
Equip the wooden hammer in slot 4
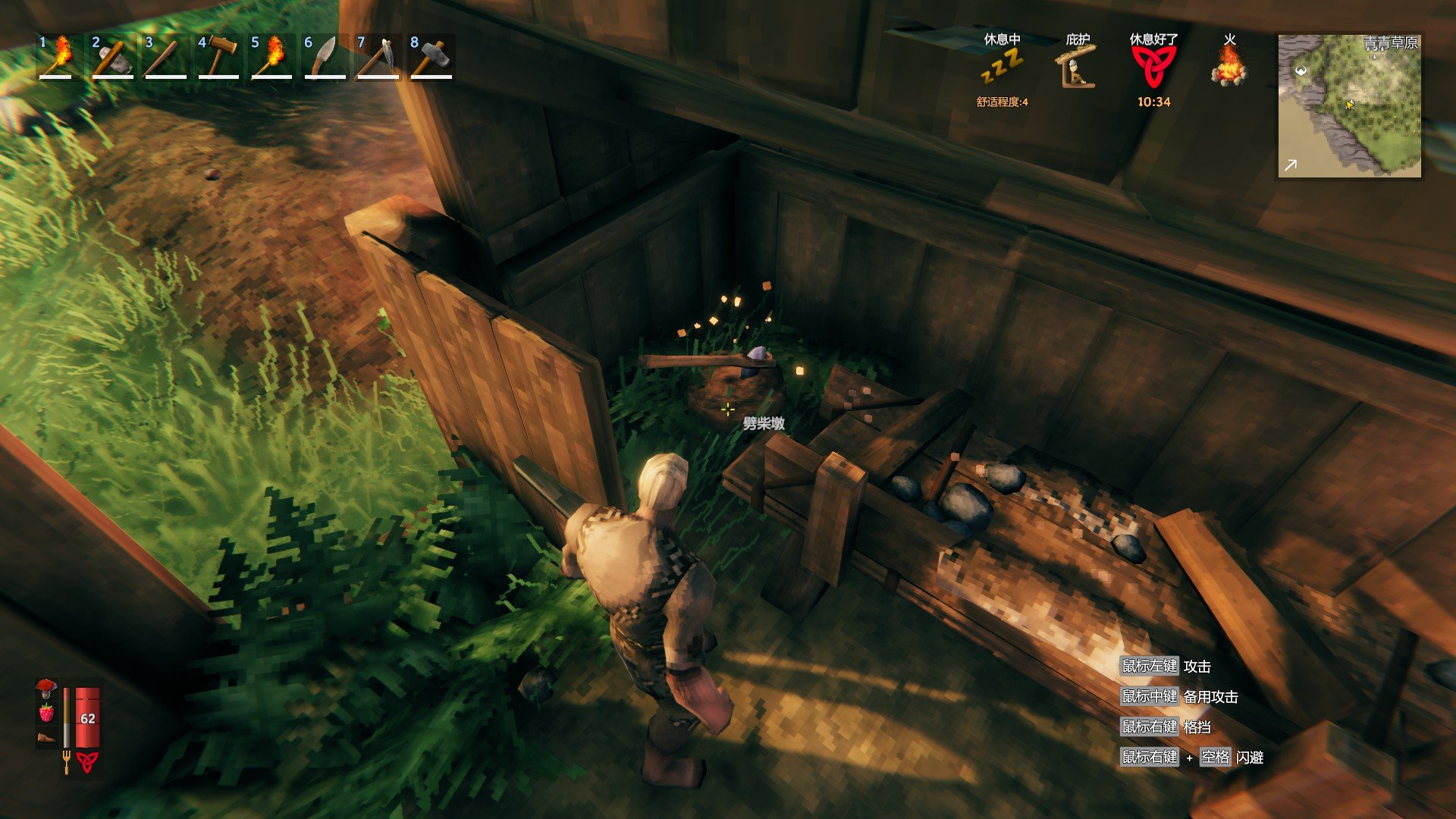(x=218, y=57)
